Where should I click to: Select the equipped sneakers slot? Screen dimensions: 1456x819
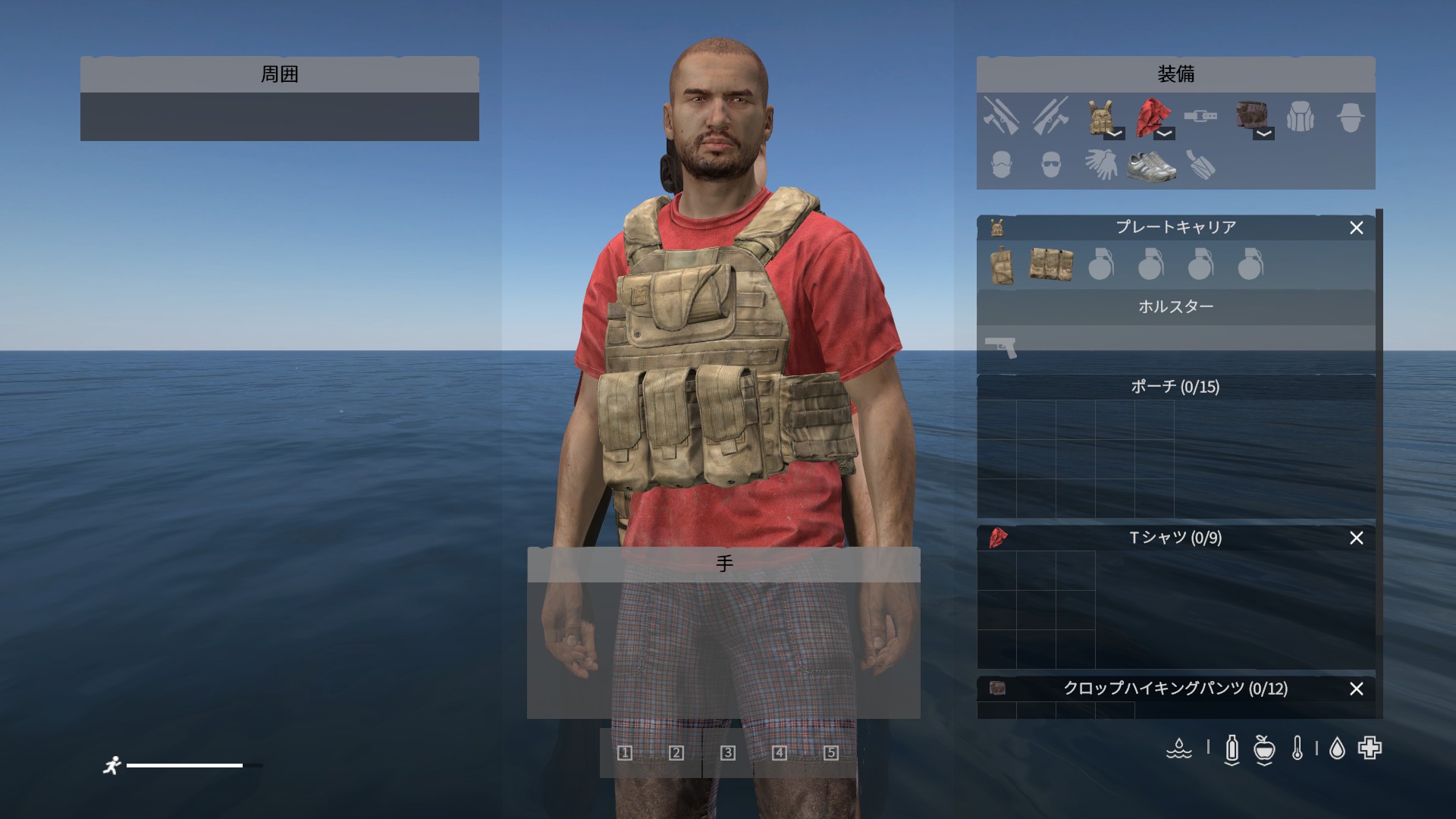point(1150,165)
